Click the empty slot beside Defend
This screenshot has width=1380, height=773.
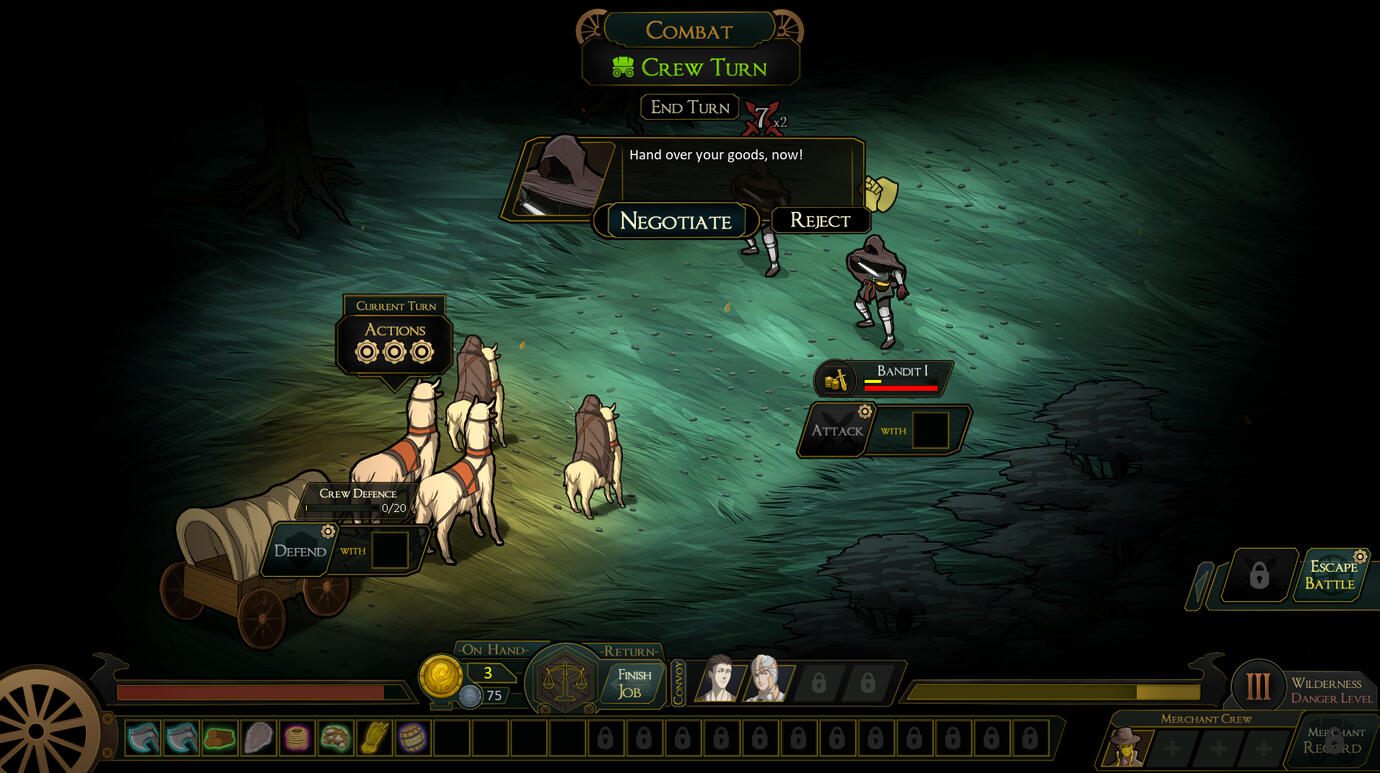click(390, 551)
